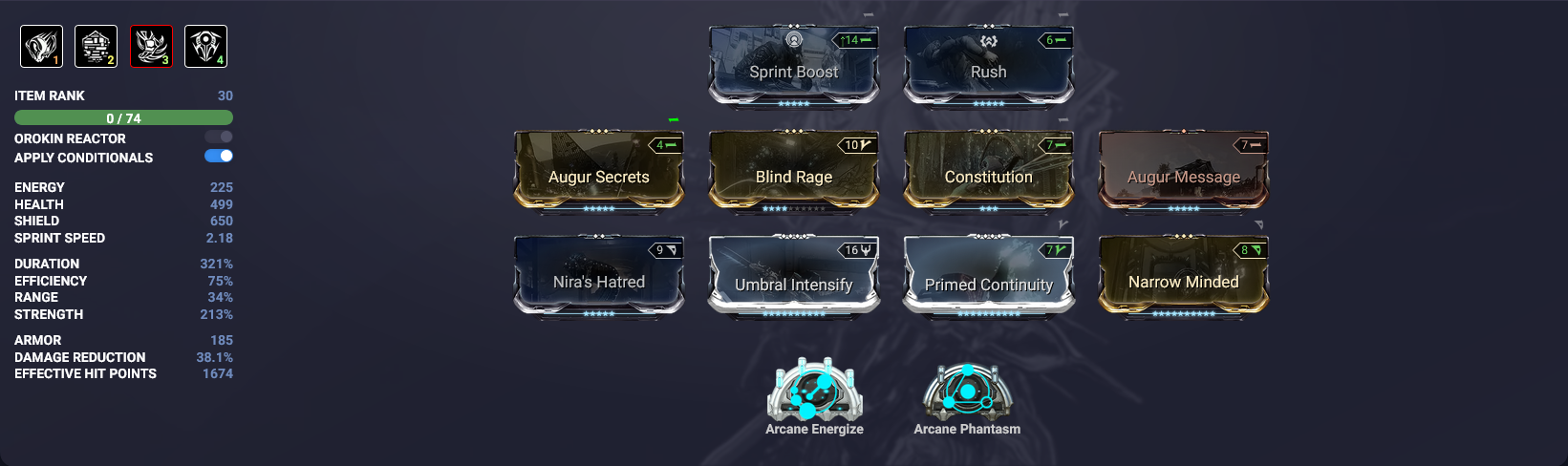Click the red-highlighted third ability icon
This screenshot has height=466, width=1568.
[x=151, y=46]
